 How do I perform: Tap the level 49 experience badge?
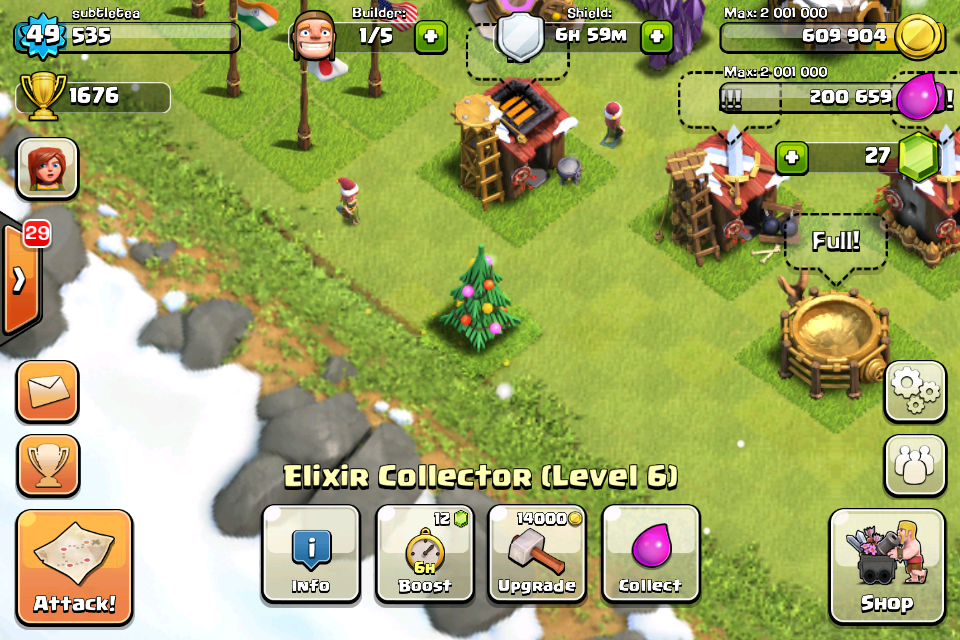pos(42,37)
